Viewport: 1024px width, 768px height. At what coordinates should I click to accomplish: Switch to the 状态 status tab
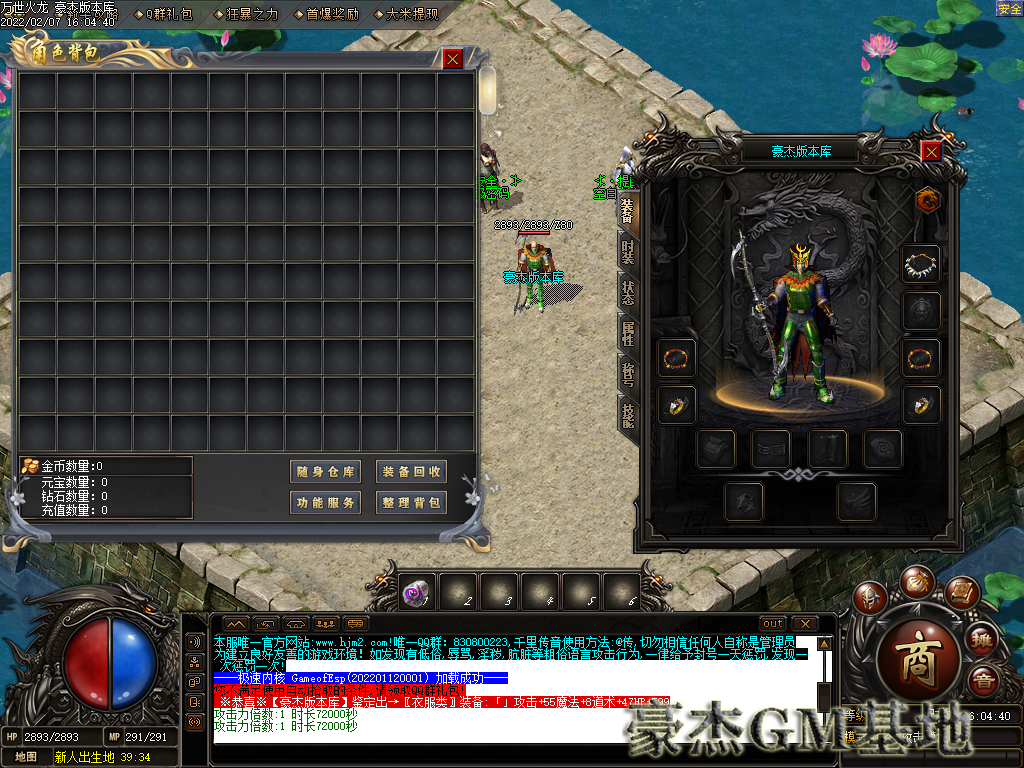pos(627,292)
